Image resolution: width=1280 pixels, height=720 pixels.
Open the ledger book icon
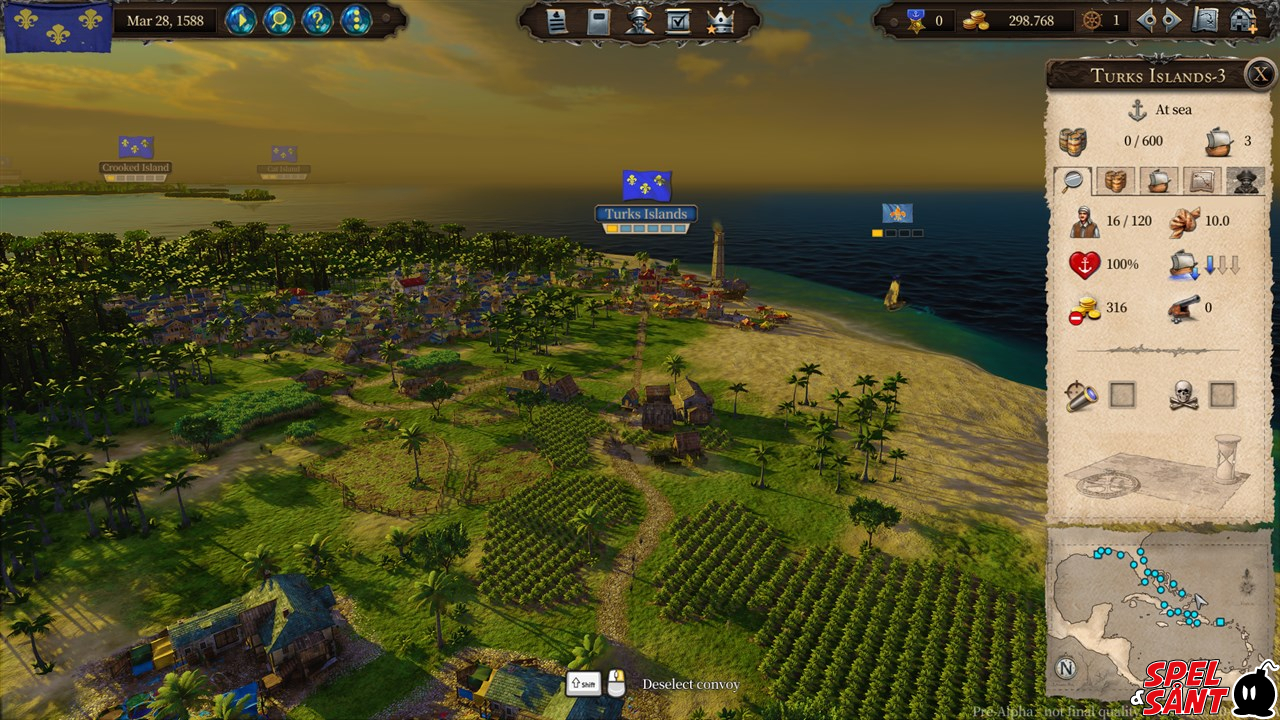coord(598,21)
